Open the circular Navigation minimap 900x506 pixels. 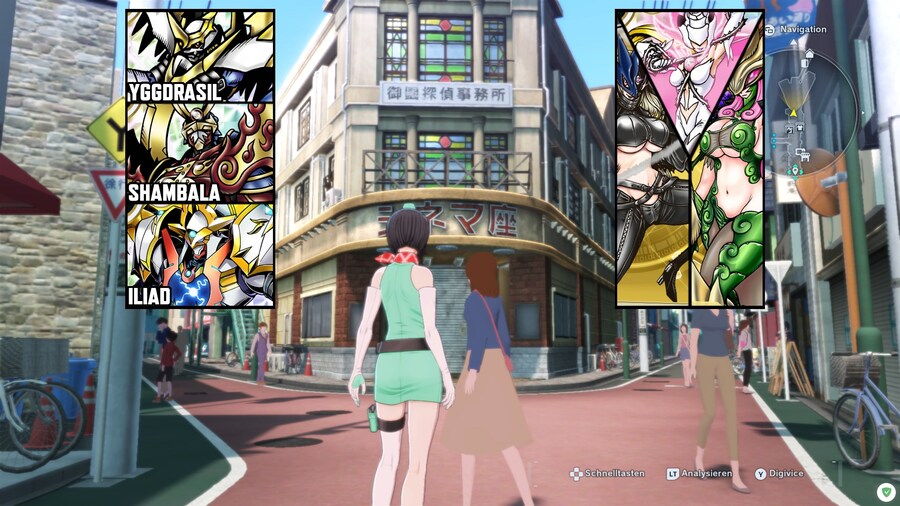click(x=812, y=108)
